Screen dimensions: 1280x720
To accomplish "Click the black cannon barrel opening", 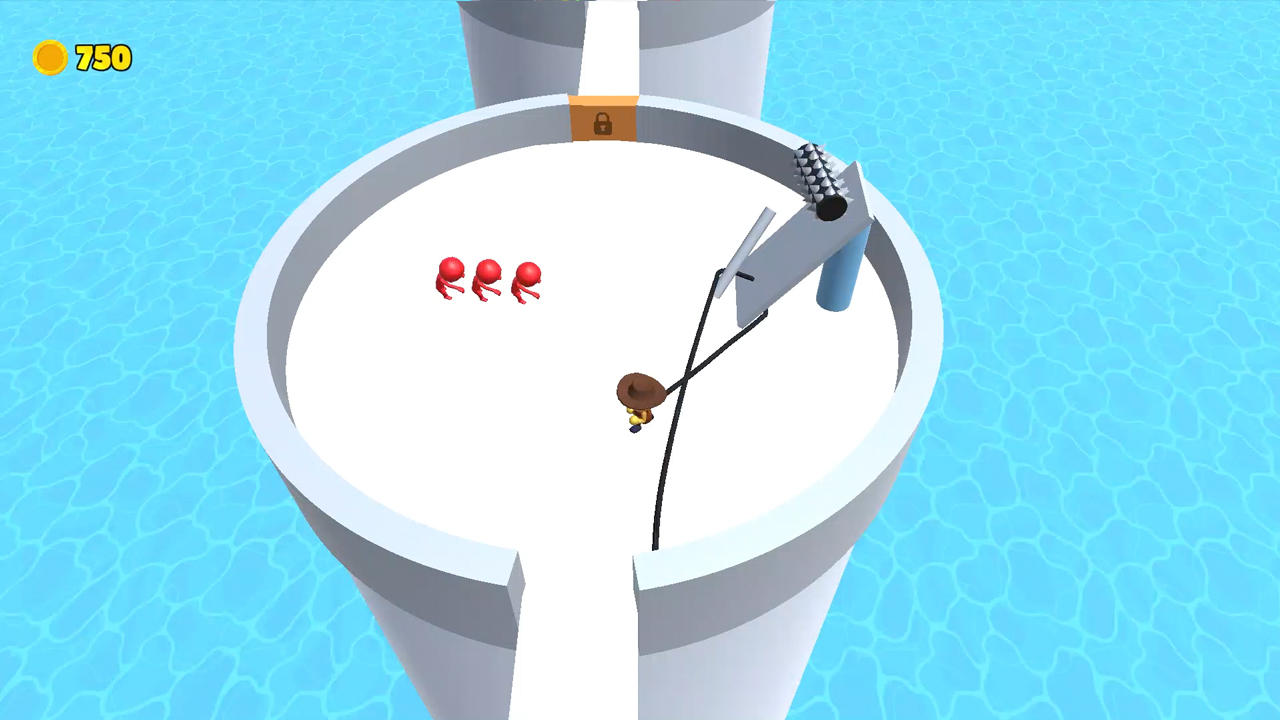I will 829,208.
